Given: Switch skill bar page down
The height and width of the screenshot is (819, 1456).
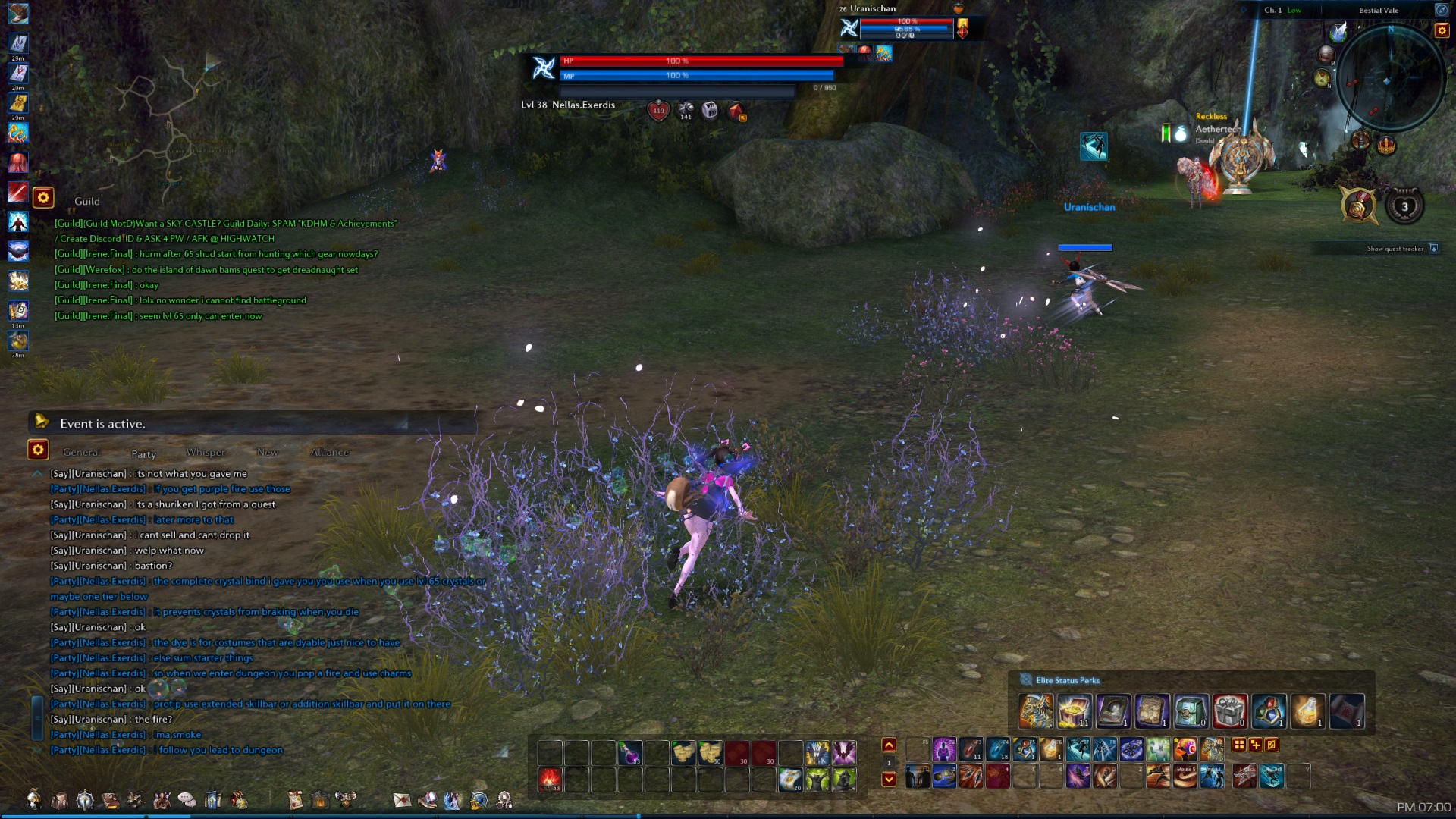Looking at the screenshot, I should click(x=889, y=779).
